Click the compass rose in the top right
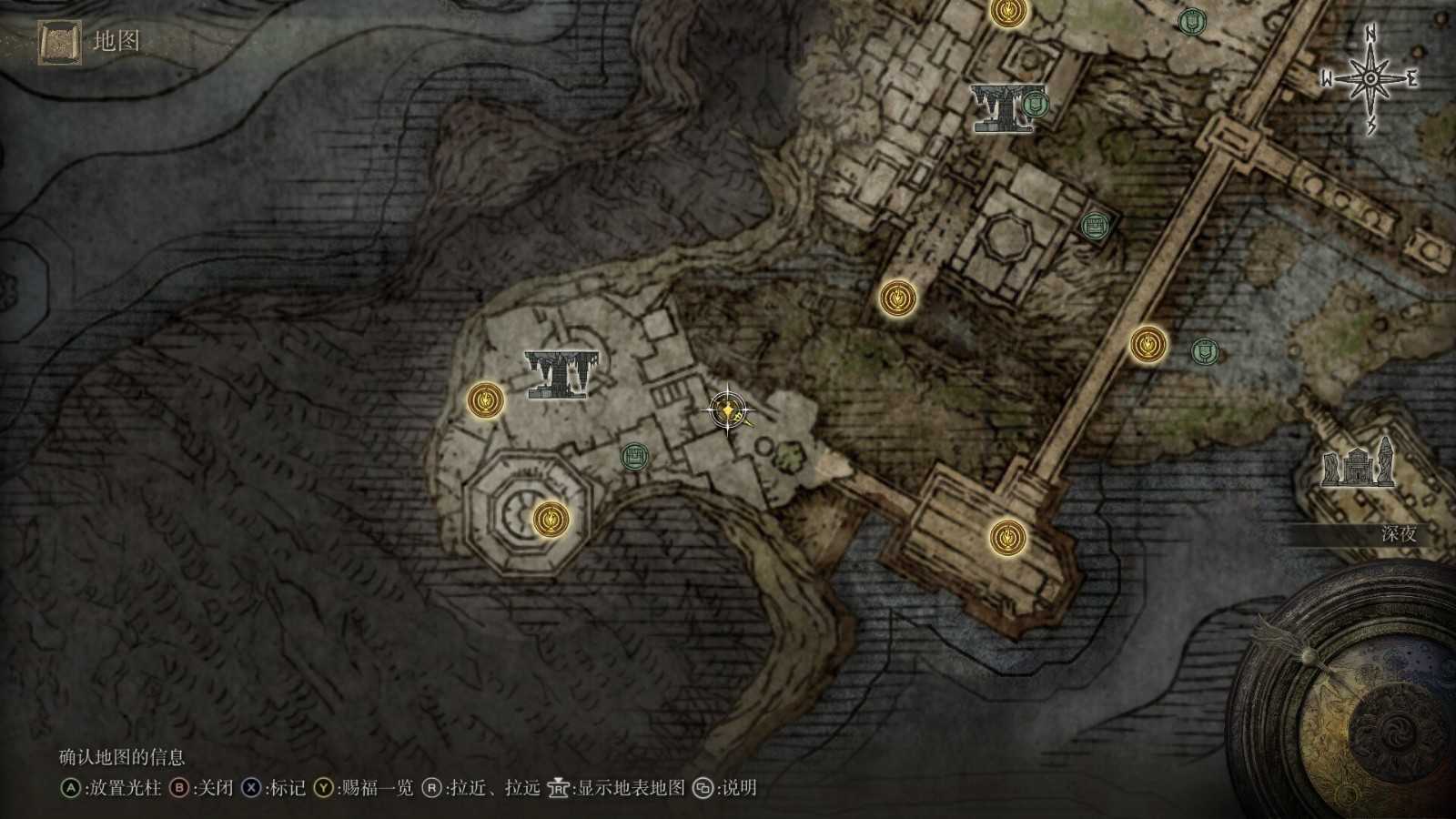1456x819 pixels. pyautogui.click(x=1370, y=77)
